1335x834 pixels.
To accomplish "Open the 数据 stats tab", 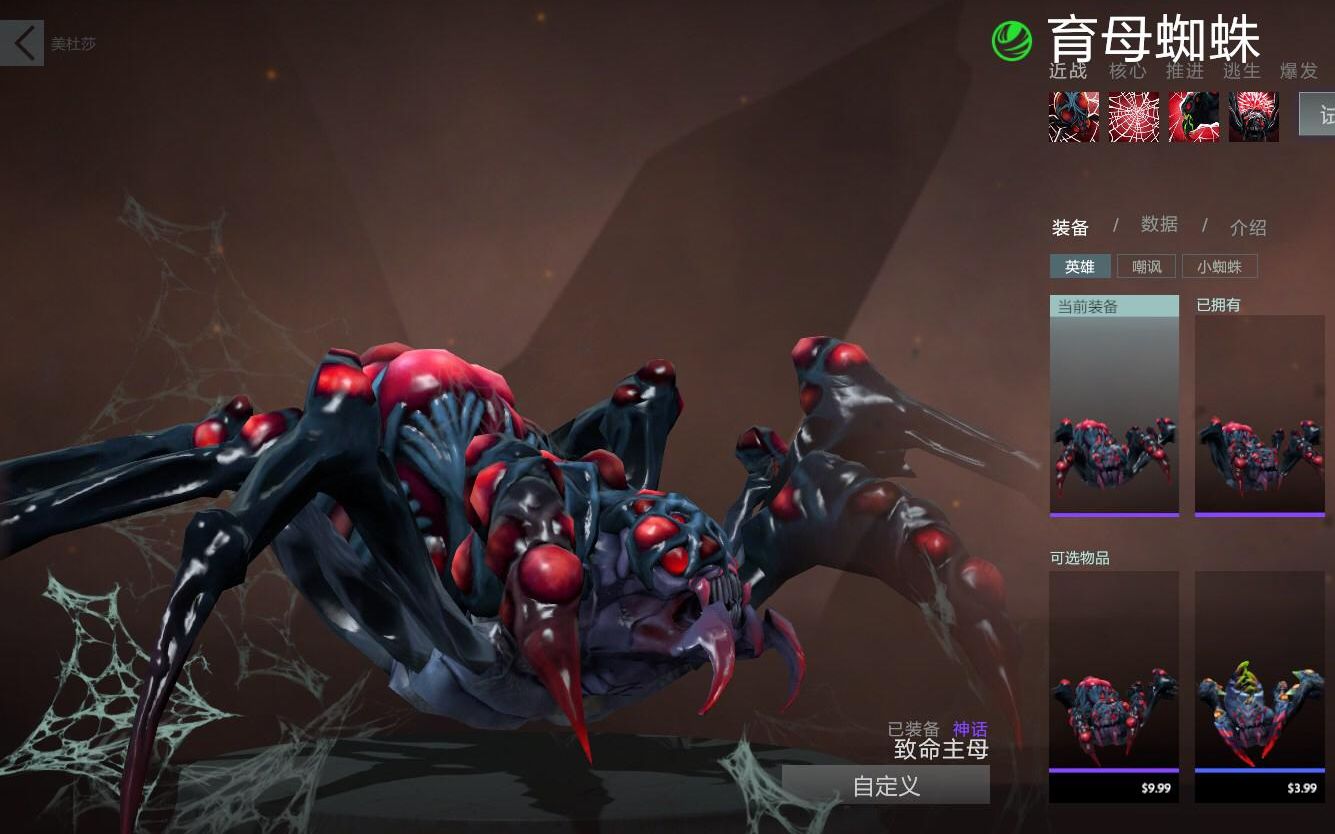I will [1159, 225].
